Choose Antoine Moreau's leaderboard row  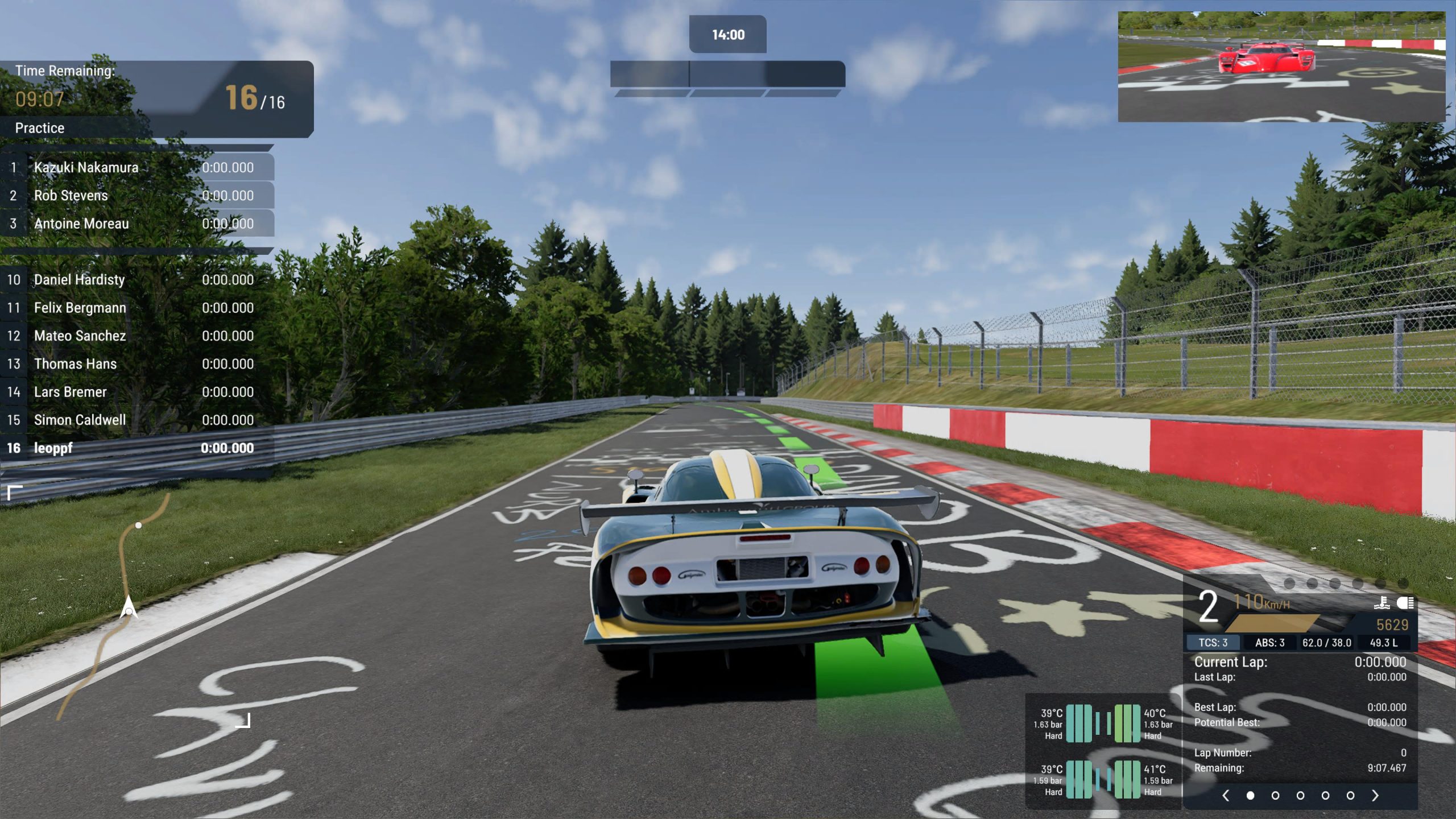[x=136, y=224]
